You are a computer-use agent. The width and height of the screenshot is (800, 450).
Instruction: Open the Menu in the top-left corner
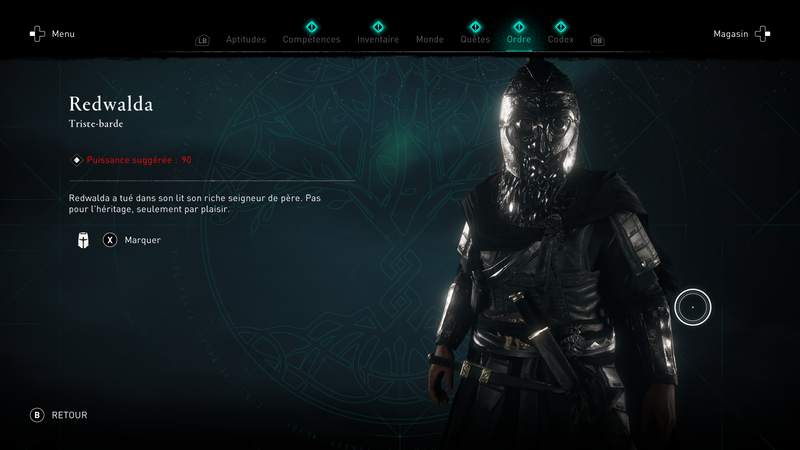click(52, 34)
